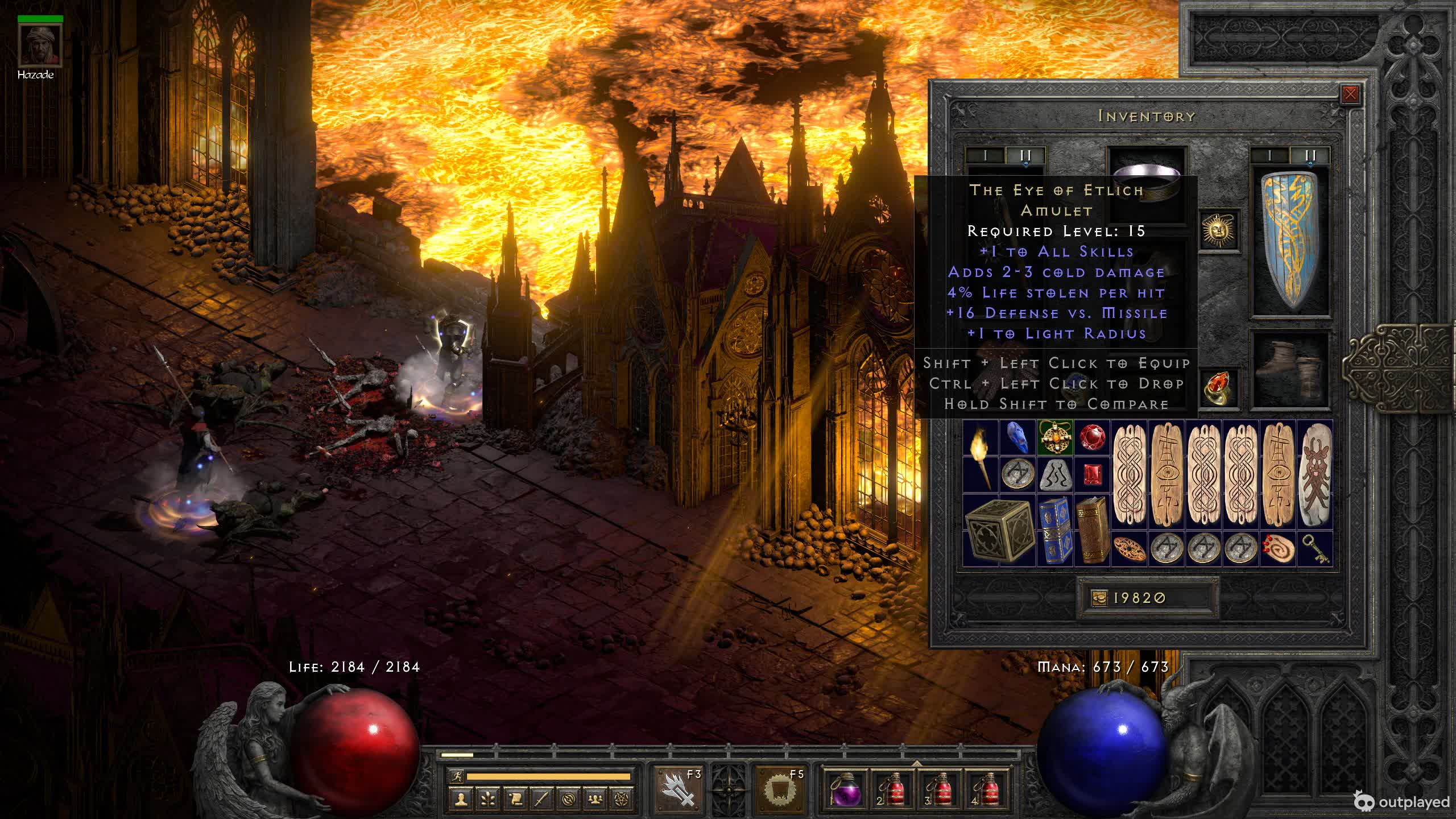Open the right skill assigned to F5

(x=779, y=788)
